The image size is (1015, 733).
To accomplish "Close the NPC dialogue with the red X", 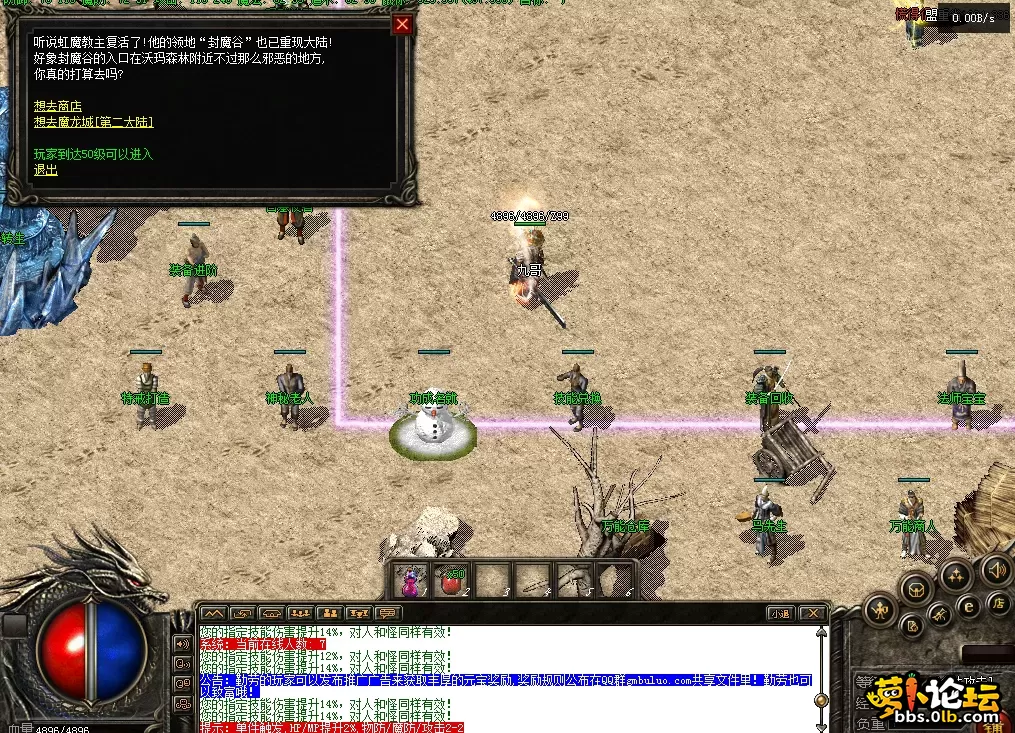I will 402,25.
